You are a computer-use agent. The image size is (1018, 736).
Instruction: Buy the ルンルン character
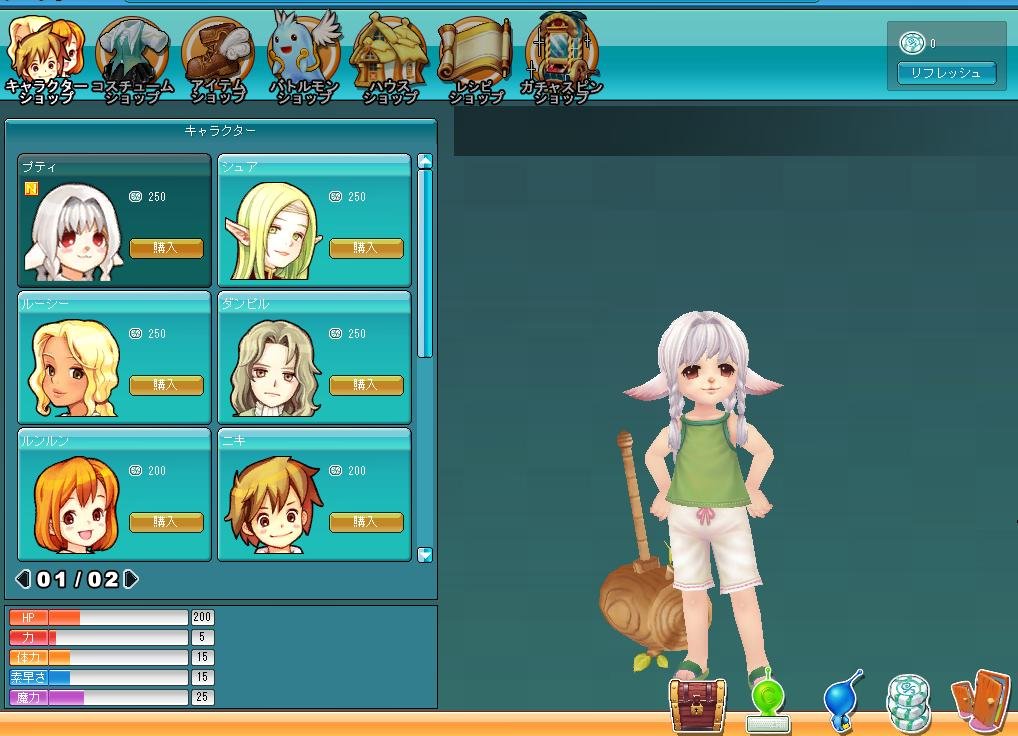tap(166, 522)
